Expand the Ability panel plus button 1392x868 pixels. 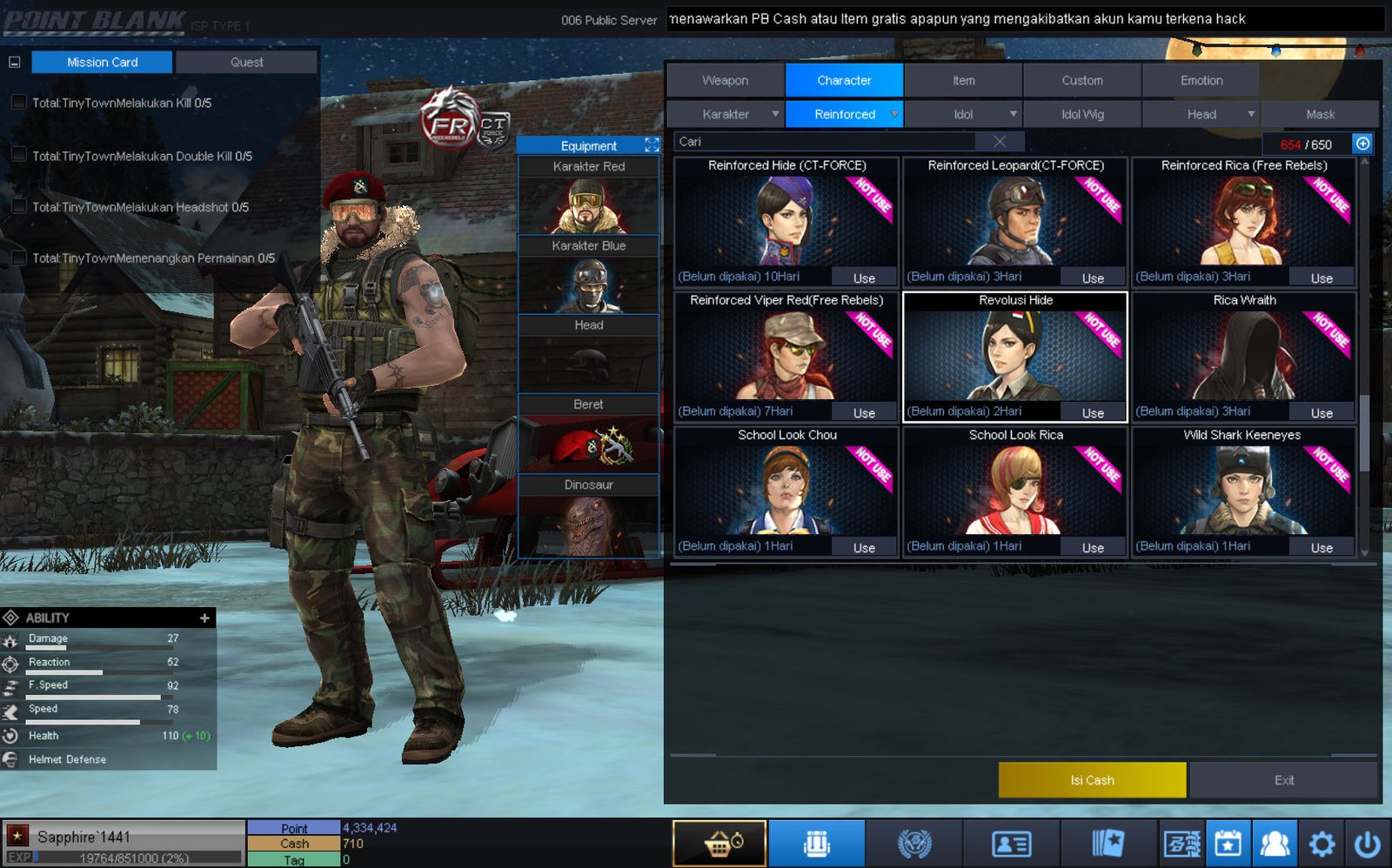[204, 618]
